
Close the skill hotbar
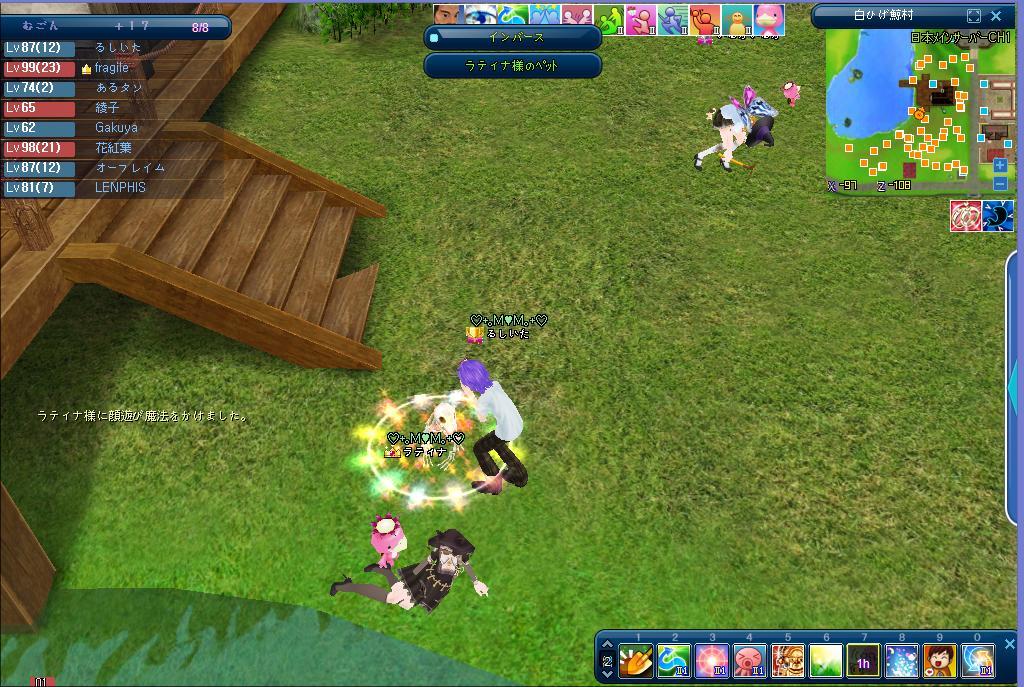[1009, 645]
